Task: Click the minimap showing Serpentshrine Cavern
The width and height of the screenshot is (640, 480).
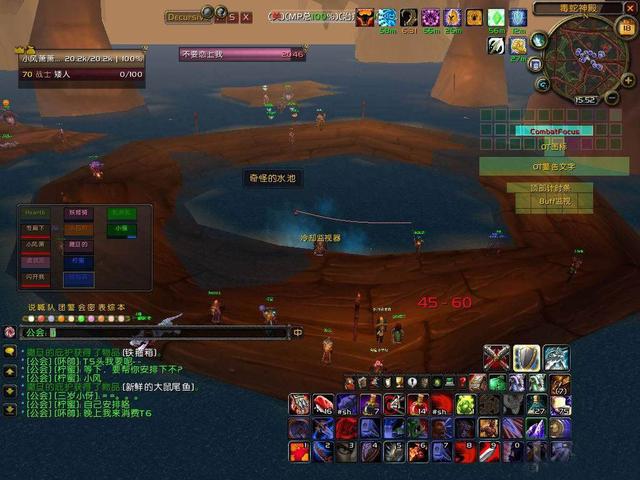Action: point(574,56)
